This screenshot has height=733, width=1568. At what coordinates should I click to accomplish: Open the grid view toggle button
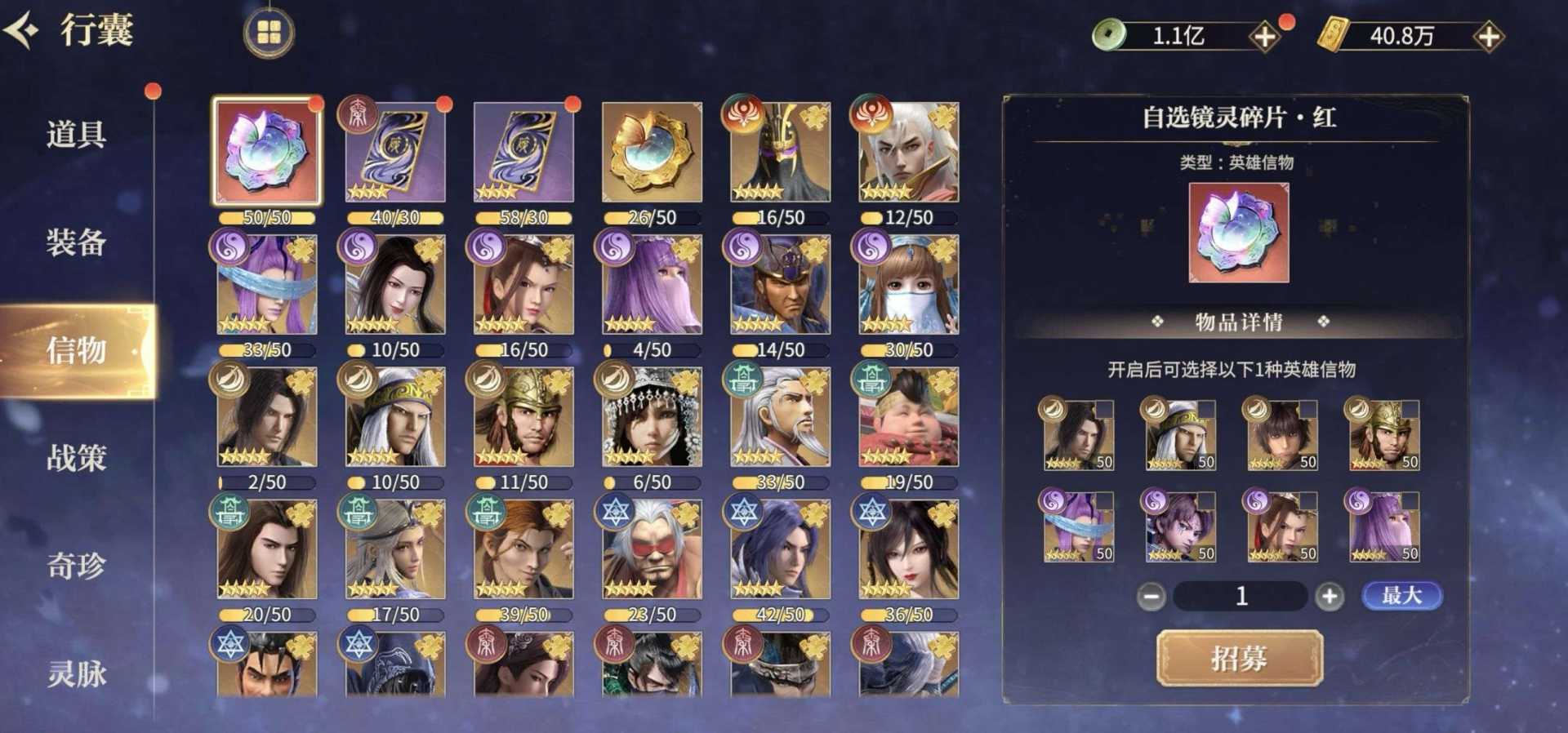pyautogui.click(x=269, y=33)
